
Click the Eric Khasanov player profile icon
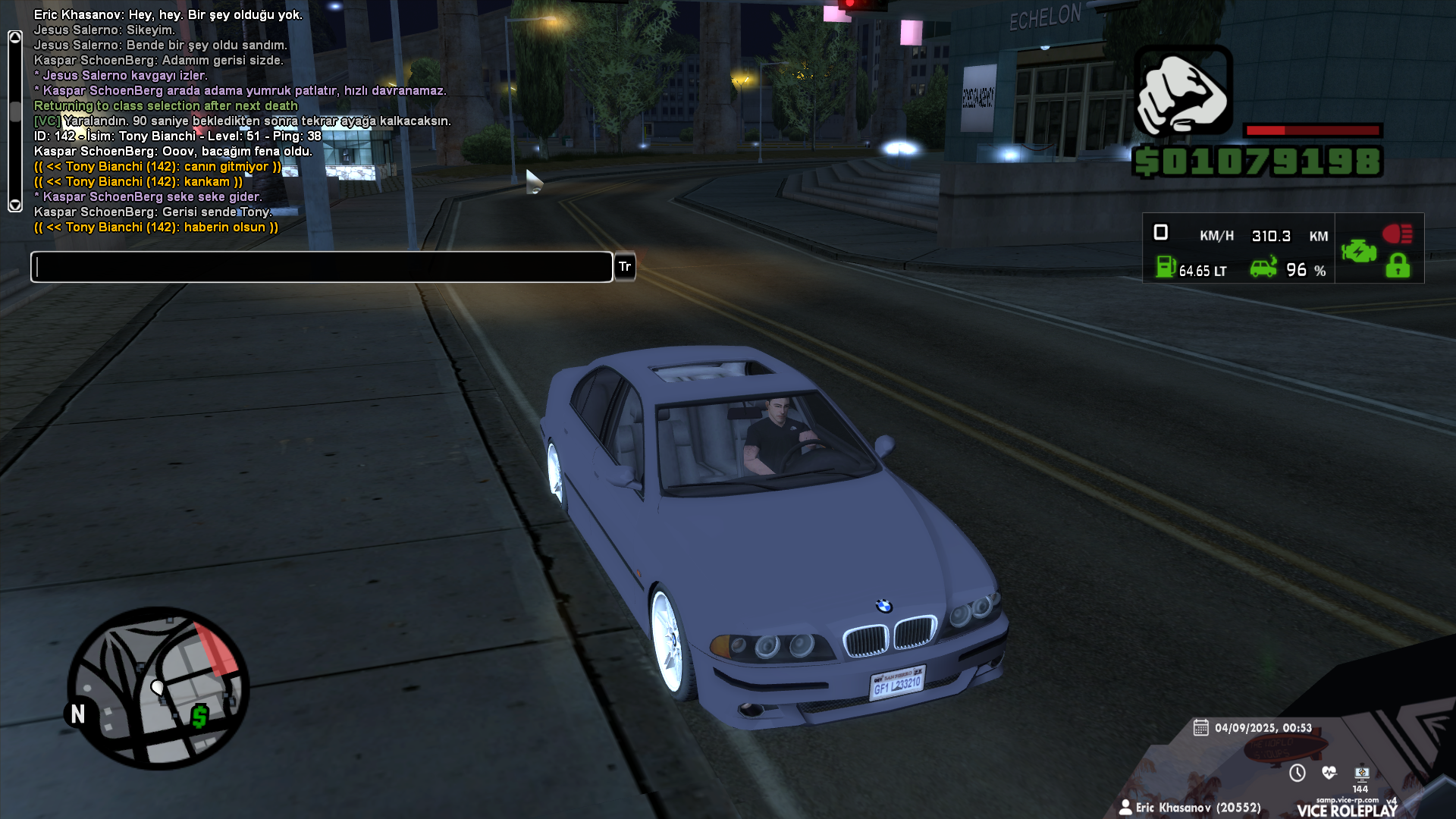(x=1125, y=807)
